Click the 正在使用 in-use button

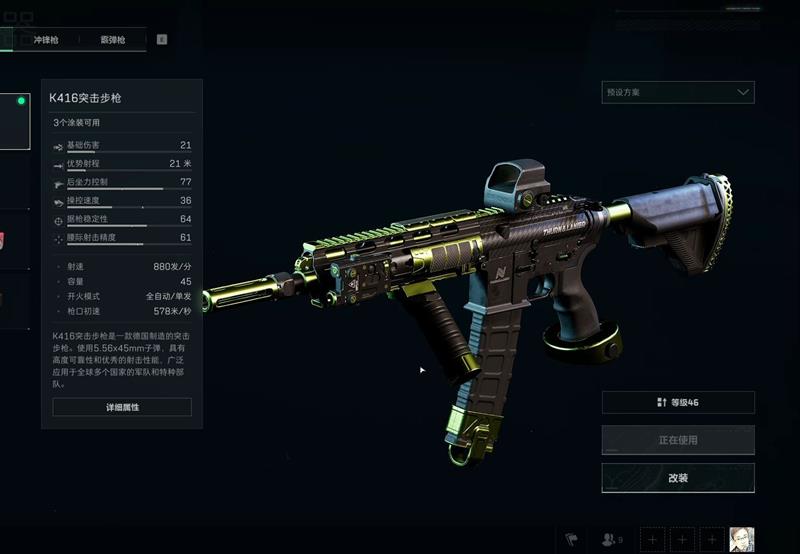pos(677,440)
